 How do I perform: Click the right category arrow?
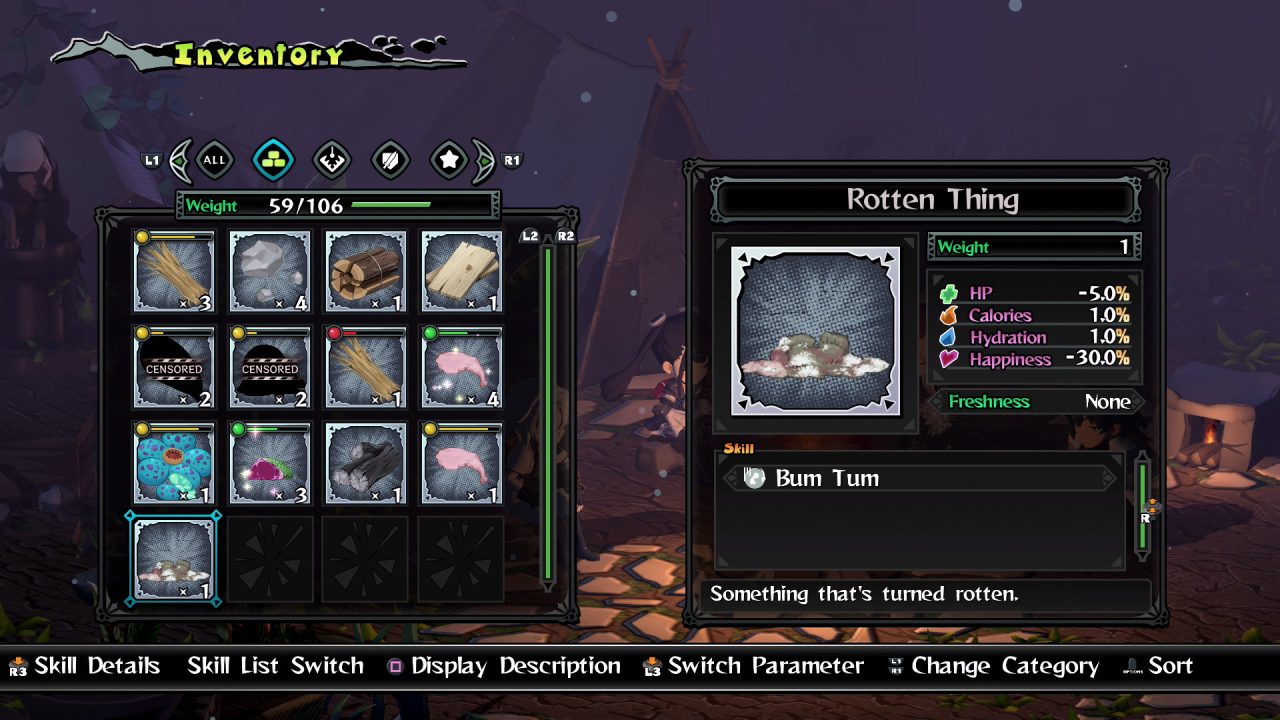point(483,159)
